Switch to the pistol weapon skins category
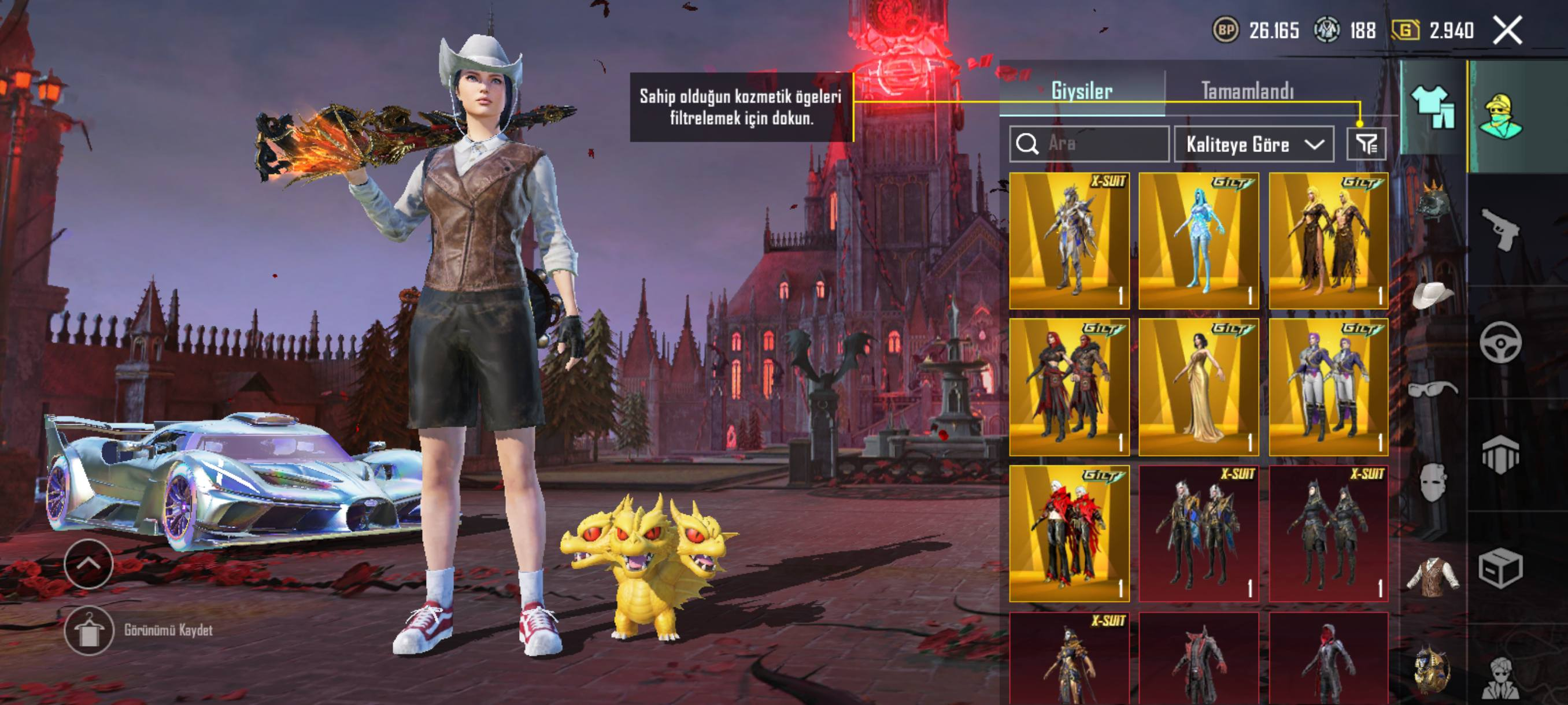This screenshot has height=705, width=1568. pos(1500,229)
